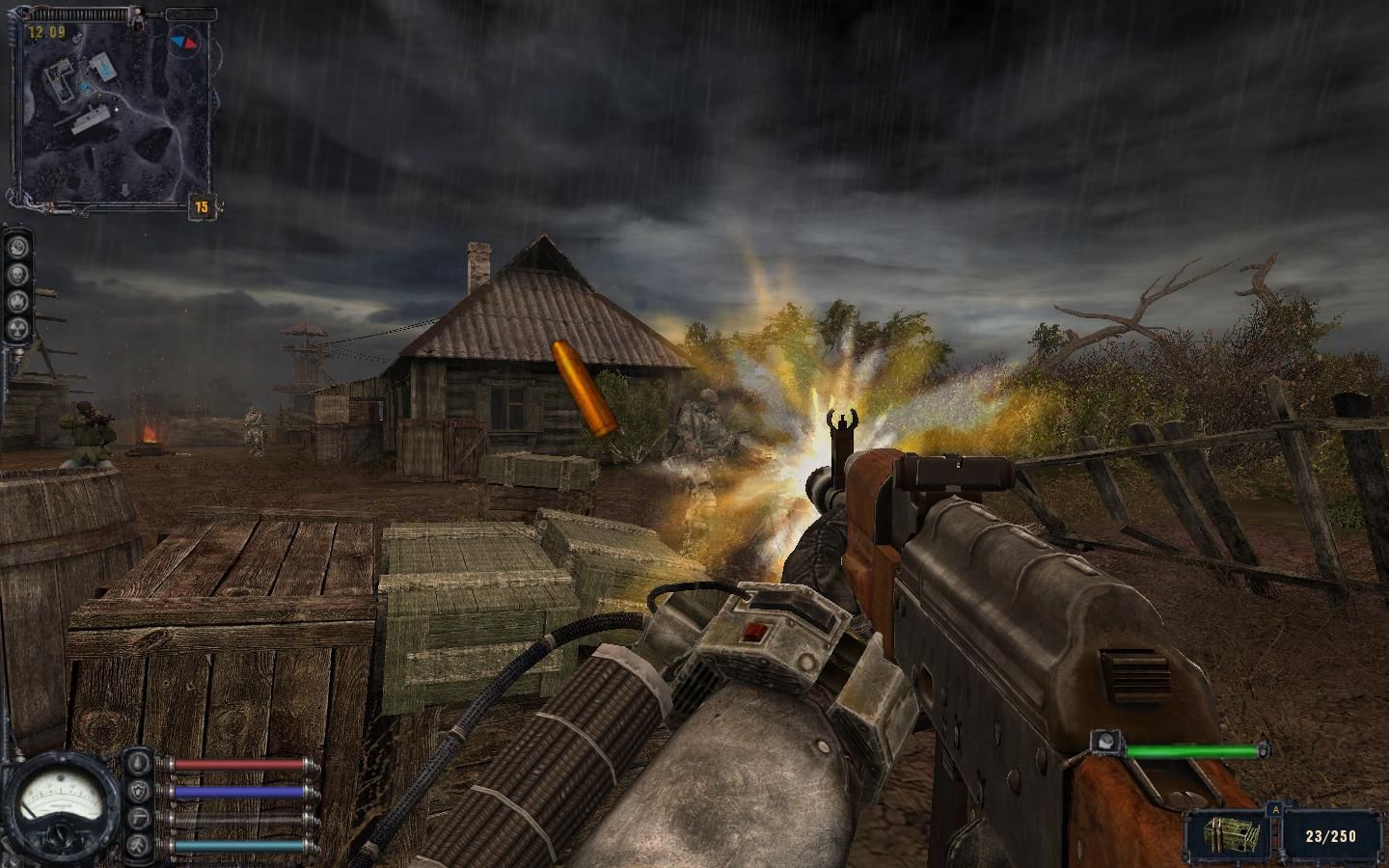This screenshot has height=868, width=1389.
Task: Select the radiation trefoil hazard icon
Action: 17,329
